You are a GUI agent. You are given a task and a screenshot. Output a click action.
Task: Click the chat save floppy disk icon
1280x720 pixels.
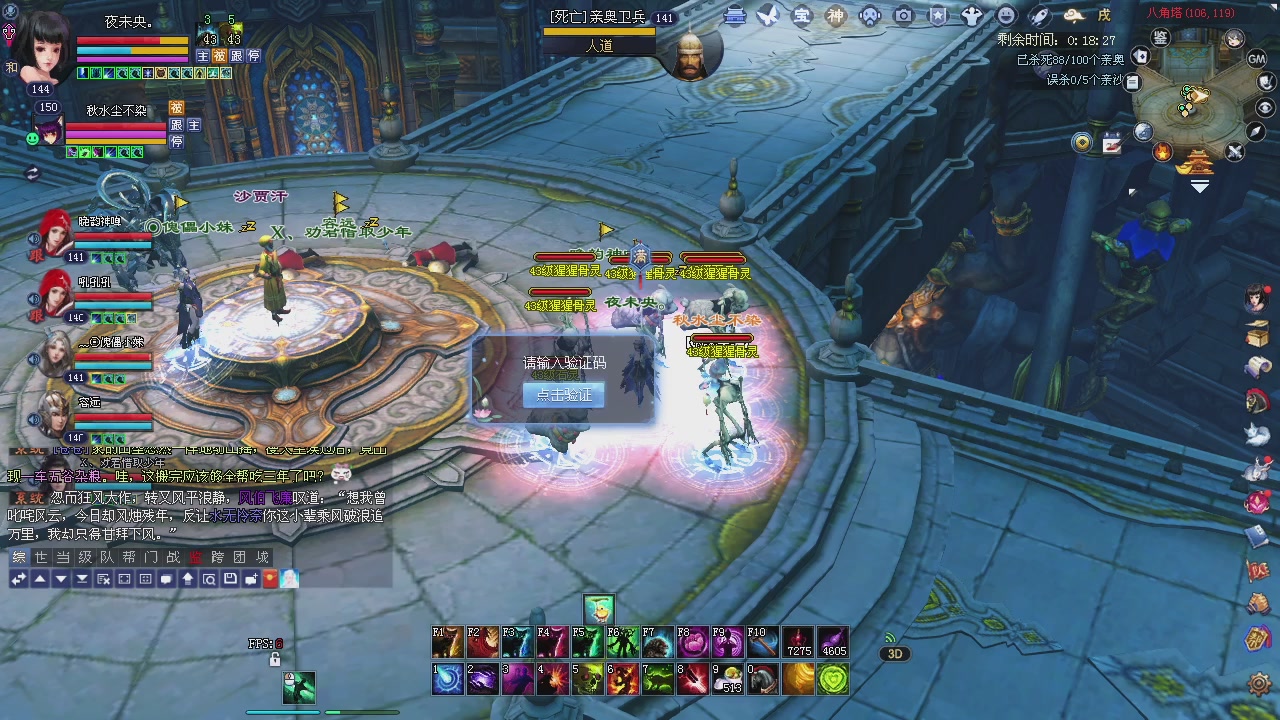tap(230, 579)
